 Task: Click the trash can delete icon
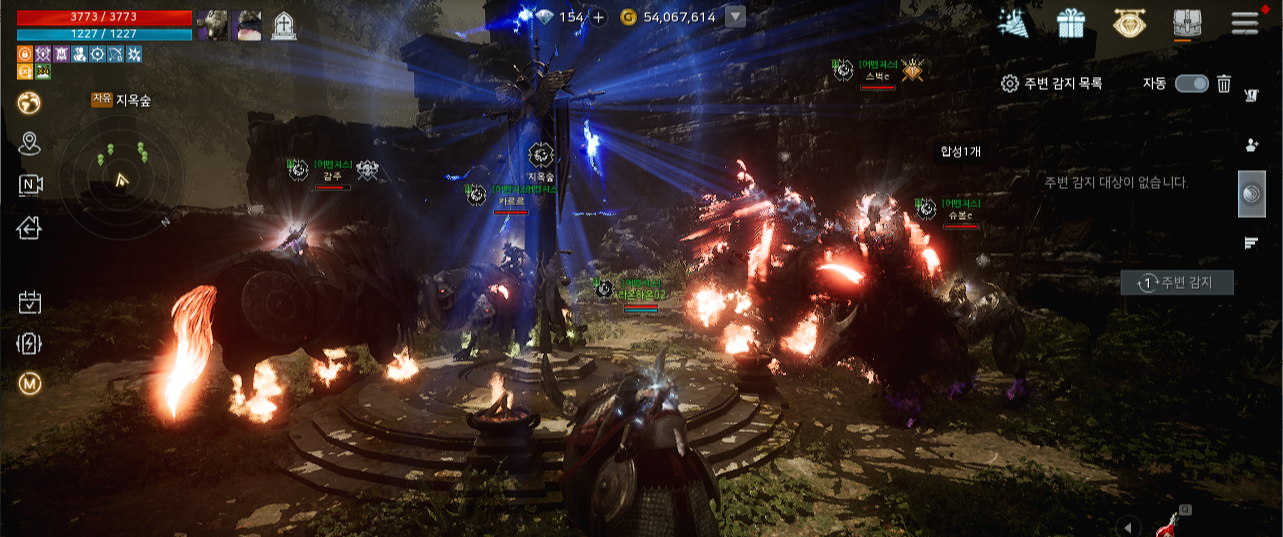coord(1224,84)
